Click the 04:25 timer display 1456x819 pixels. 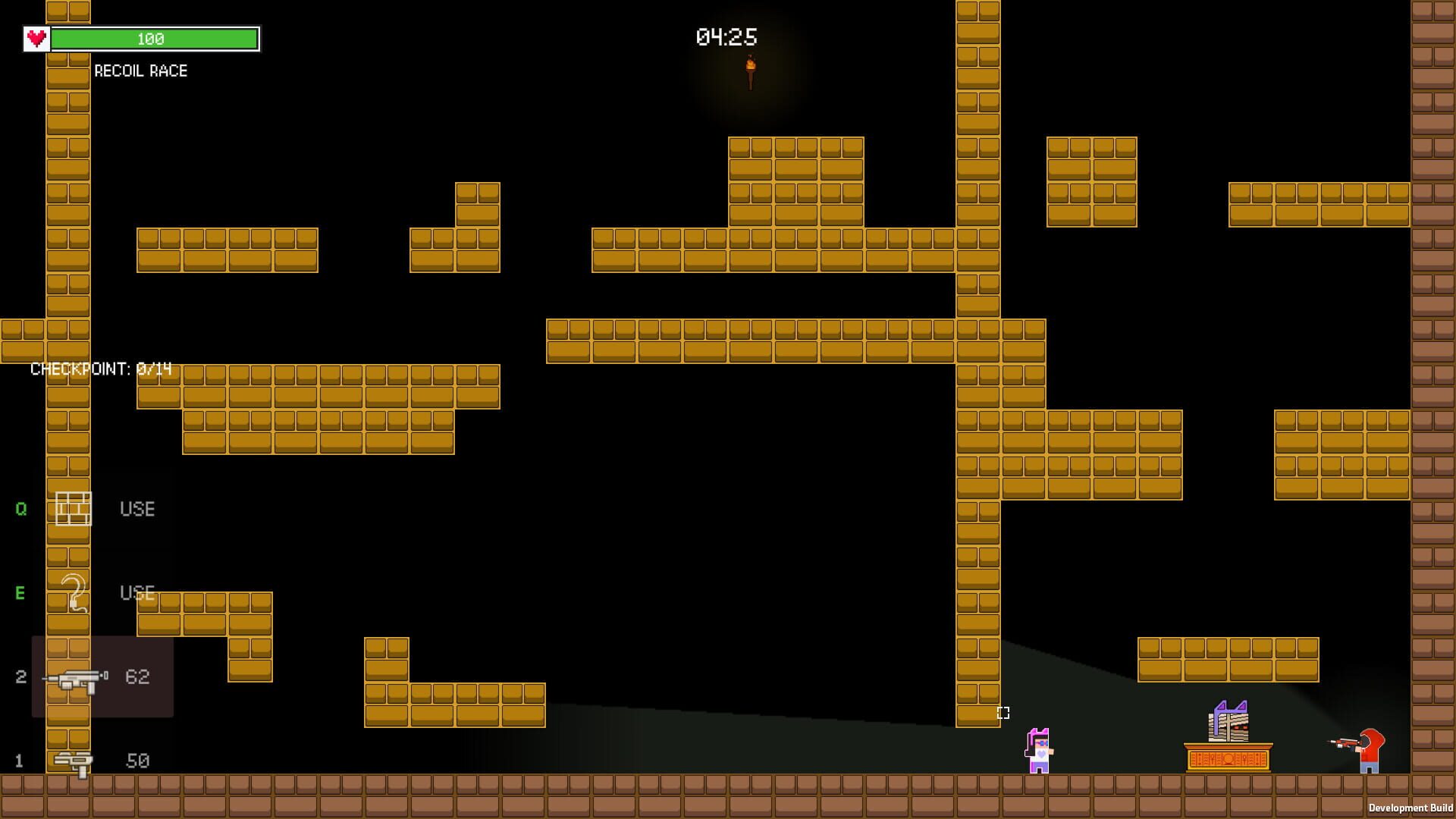click(x=724, y=35)
